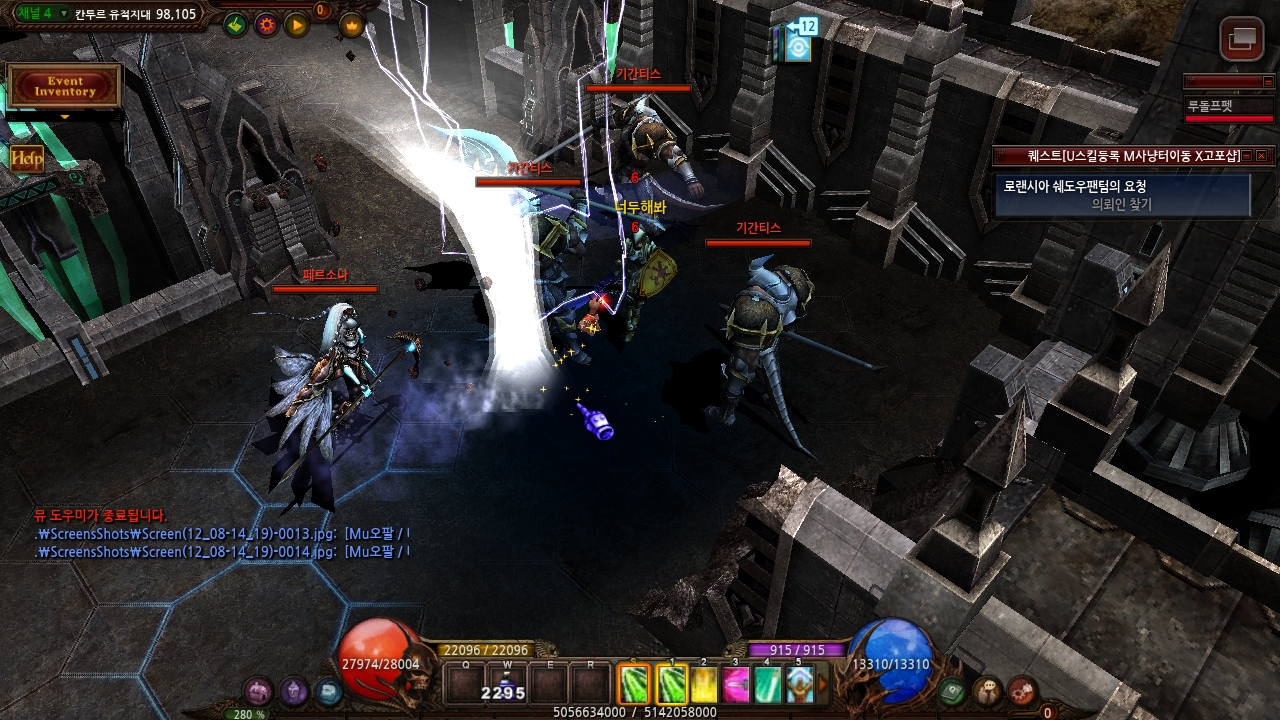Expand the skill bar with the orange arrow

point(823,684)
